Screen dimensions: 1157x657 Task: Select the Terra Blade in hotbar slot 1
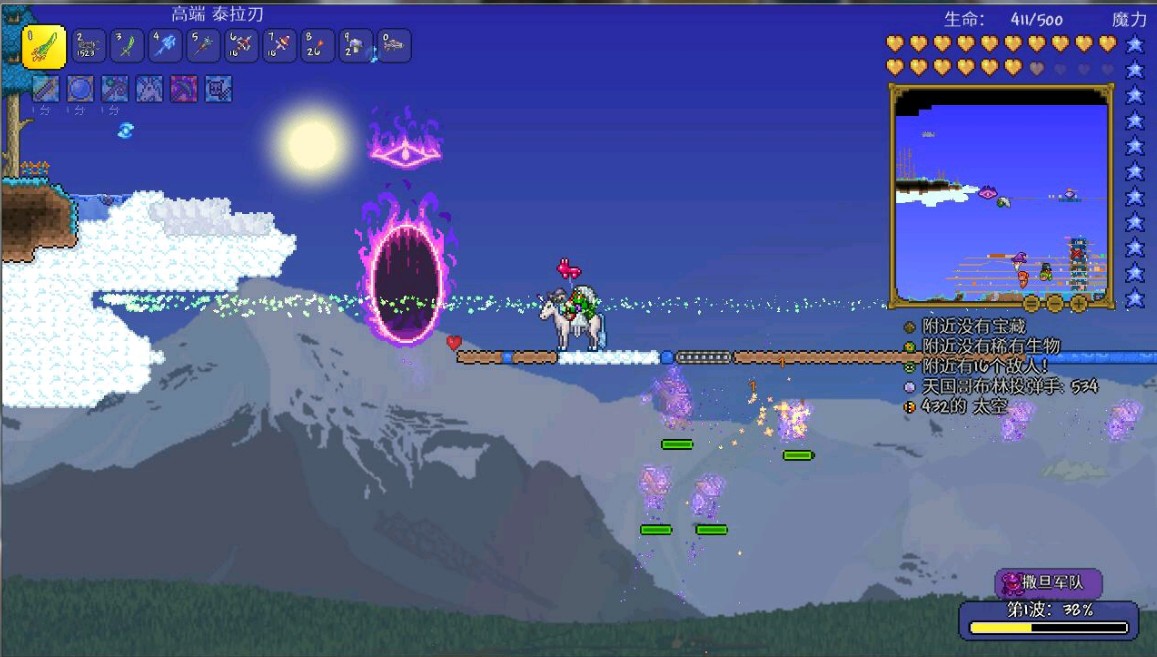click(44, 46)
